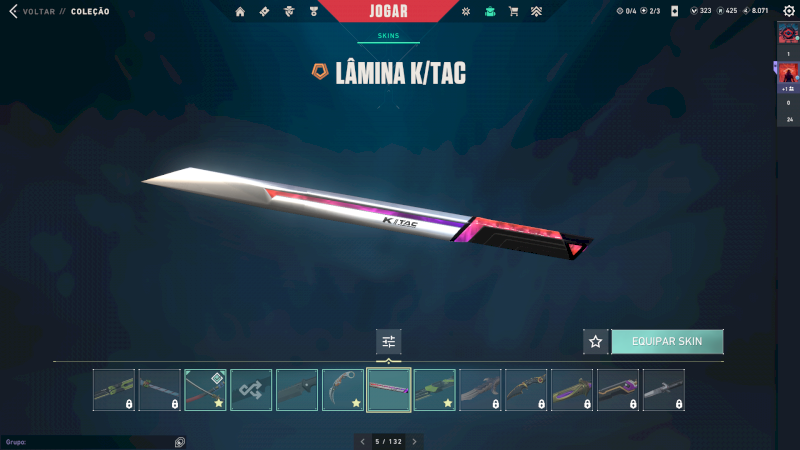Image resolution: width=800 pixels, height=450 pixels.
Task: Select the highlighted K/TAC blade thumbnail
Action: pos(389,390)
